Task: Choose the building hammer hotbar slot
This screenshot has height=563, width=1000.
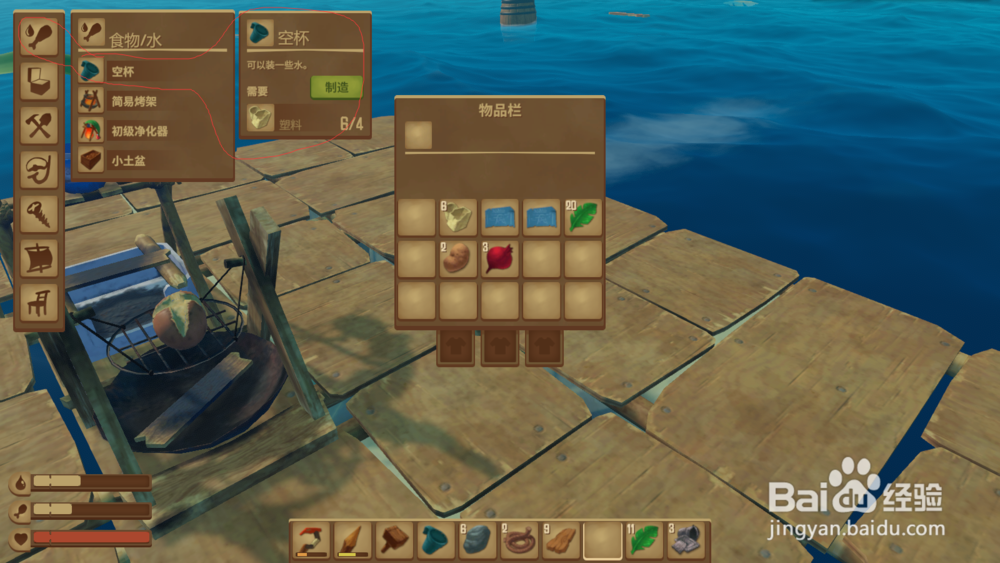Action: 394,540
